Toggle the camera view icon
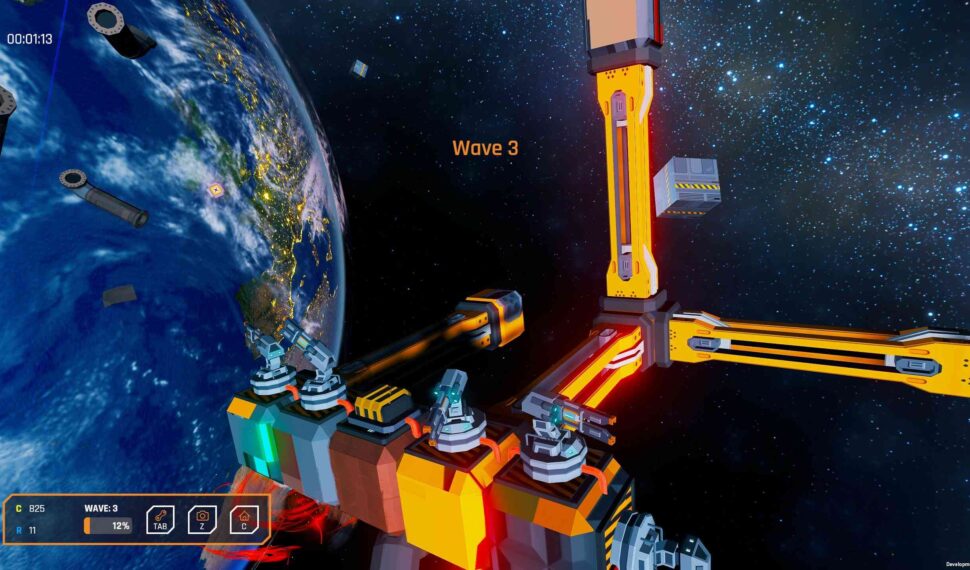This screenshot has height=570, width=970. [x=202, y=518]
